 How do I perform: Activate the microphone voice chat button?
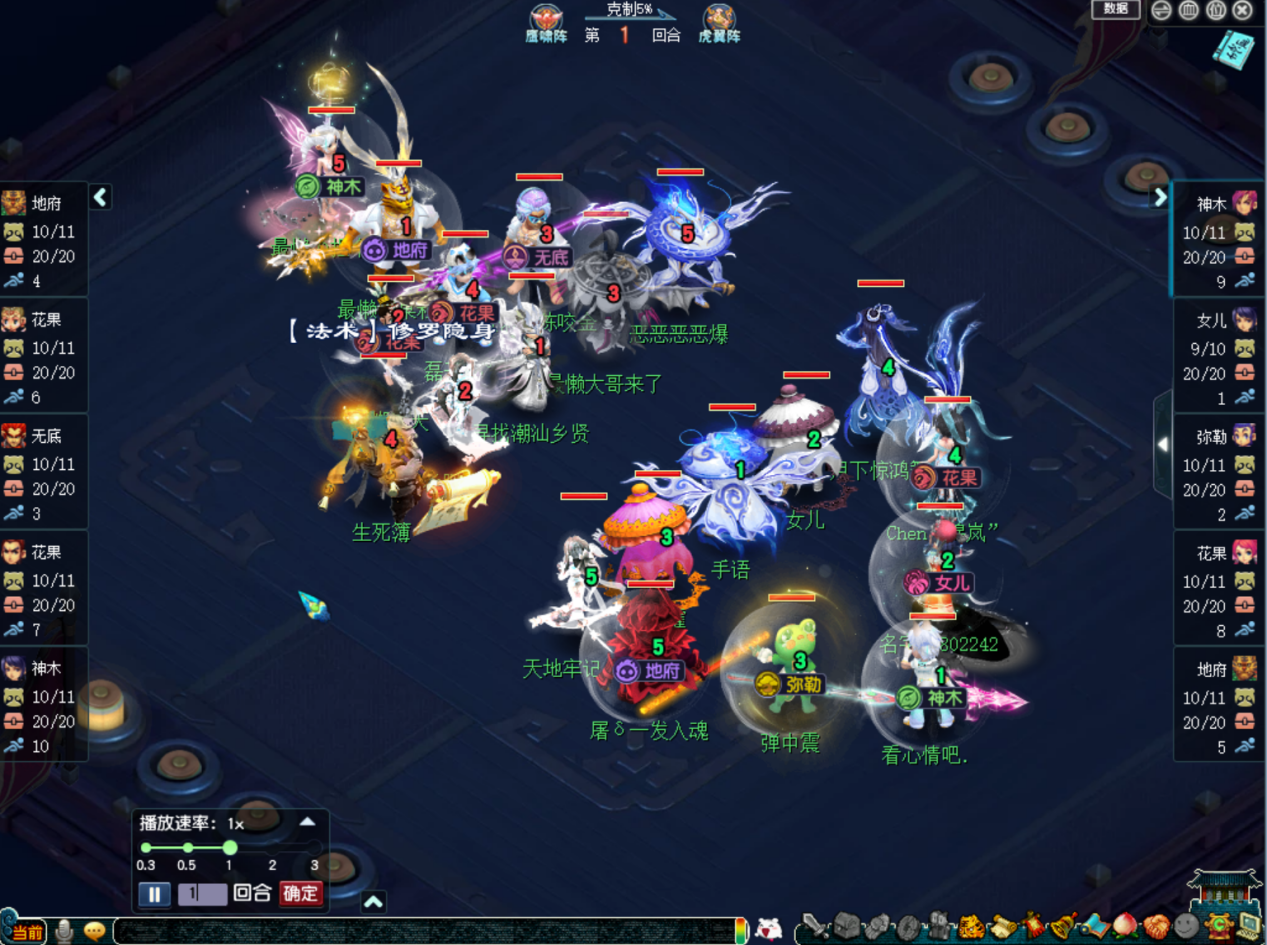point(65,930)
